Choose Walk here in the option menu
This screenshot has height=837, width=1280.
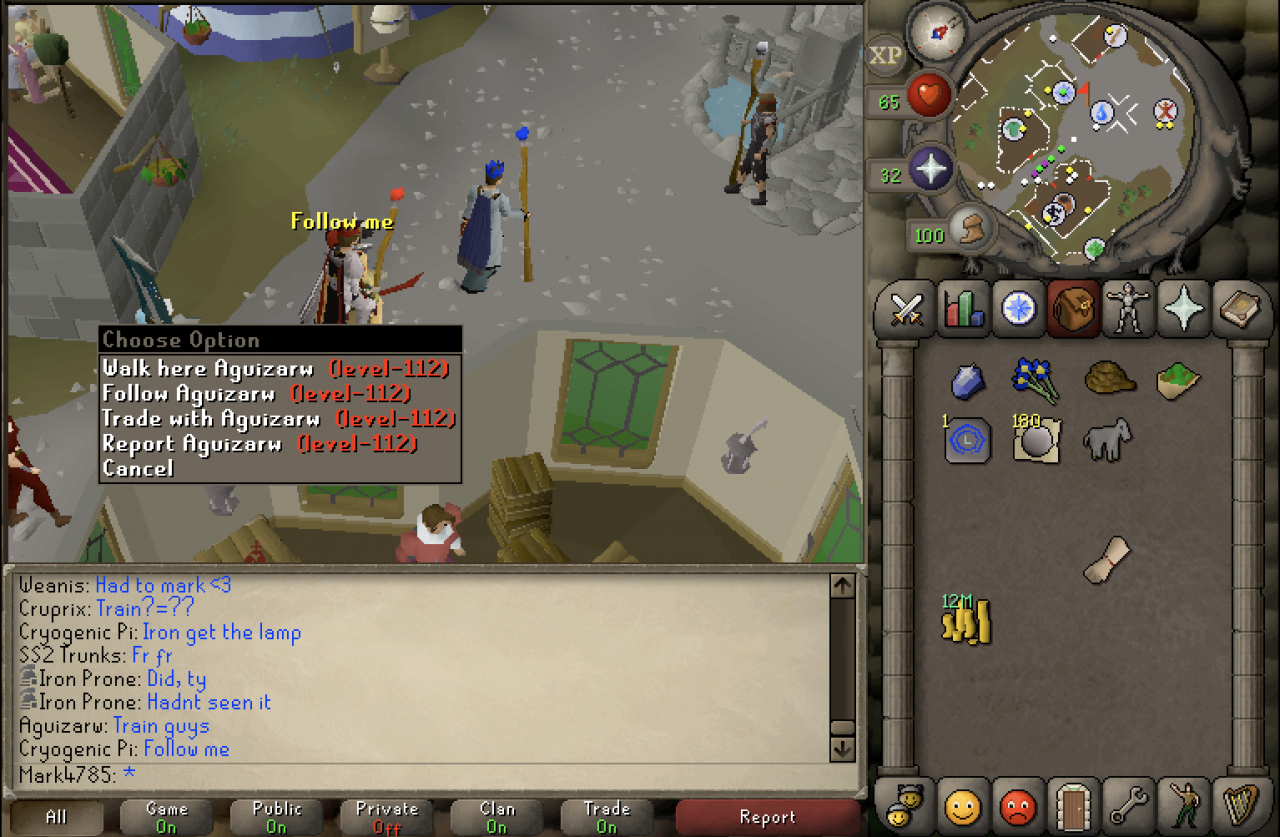[x=207, y=368]
